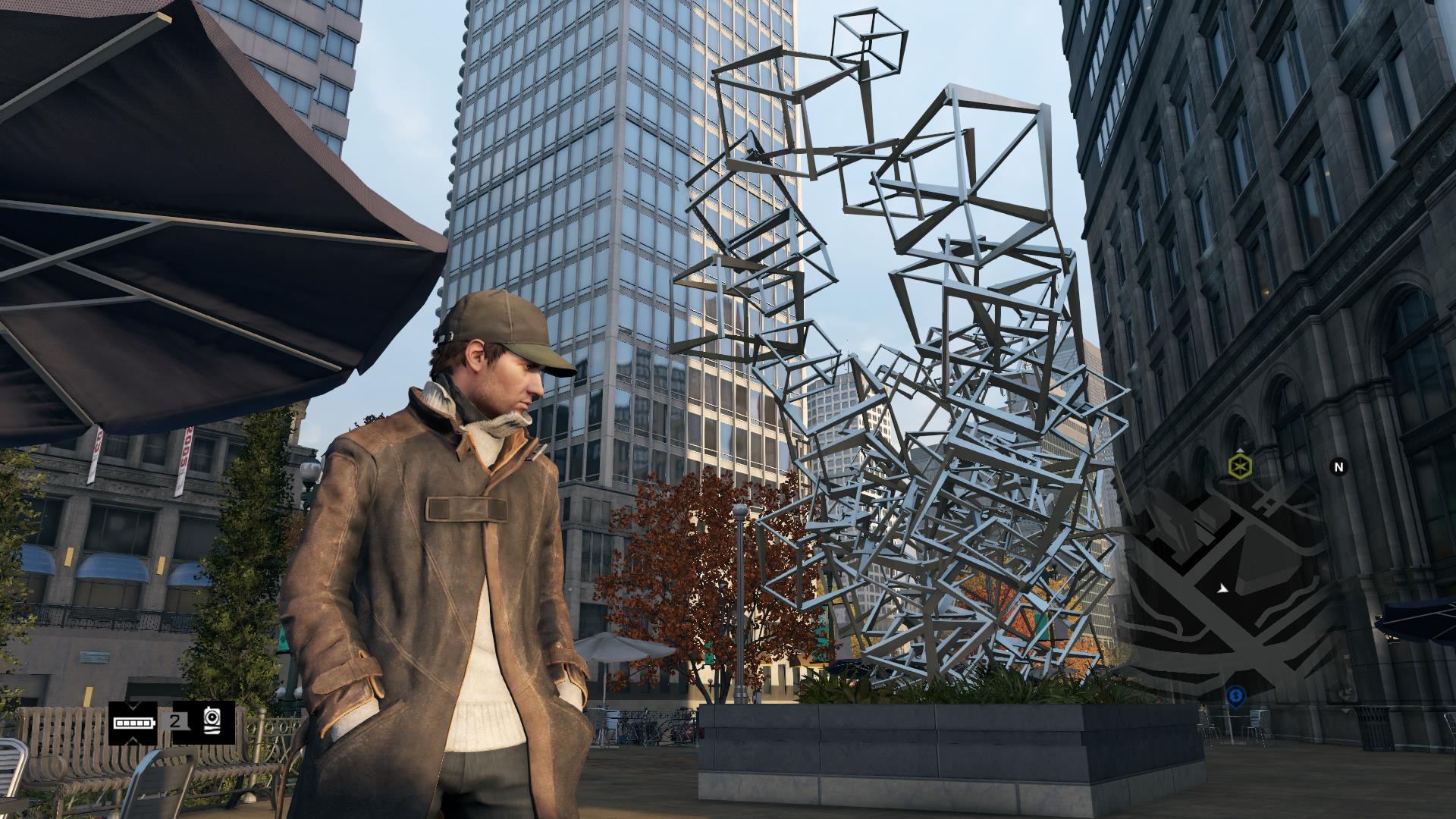
Task: Click the blue dollar-sign map marker
Action: point(1235,695)
